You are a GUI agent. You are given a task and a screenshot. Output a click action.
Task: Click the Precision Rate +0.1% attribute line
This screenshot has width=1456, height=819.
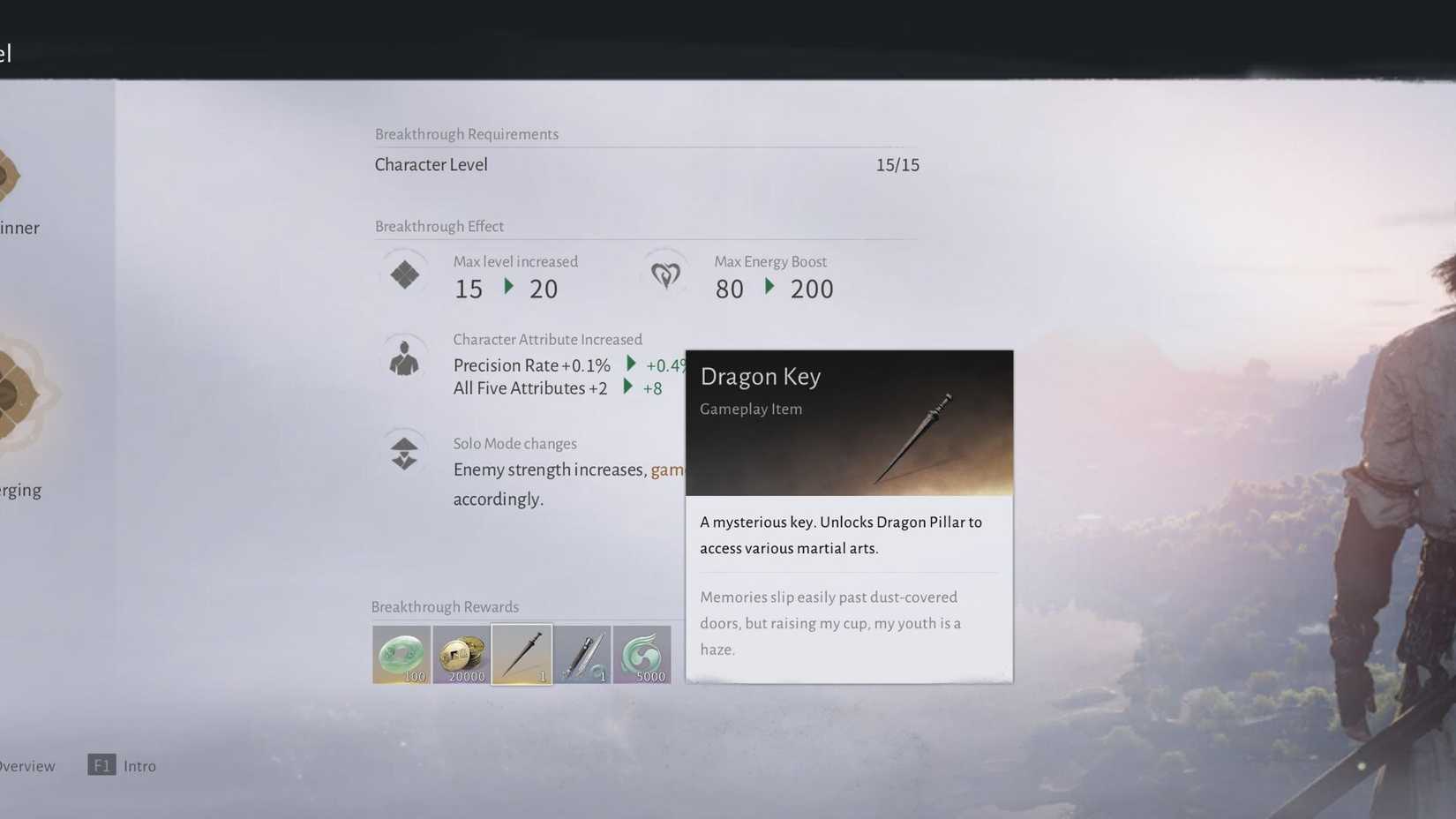pos(529,364)
